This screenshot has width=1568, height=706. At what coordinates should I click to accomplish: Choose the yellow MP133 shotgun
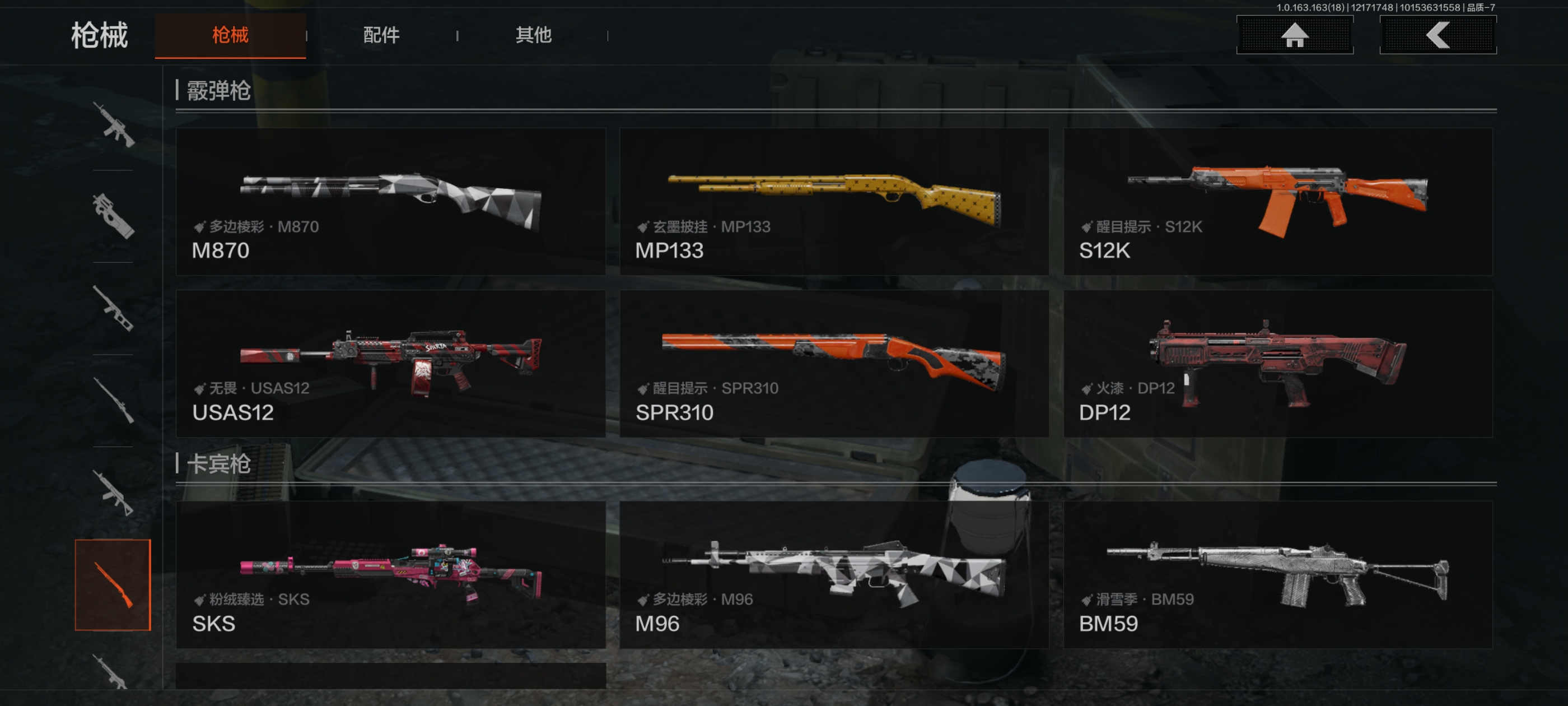[x=833, y=202]
